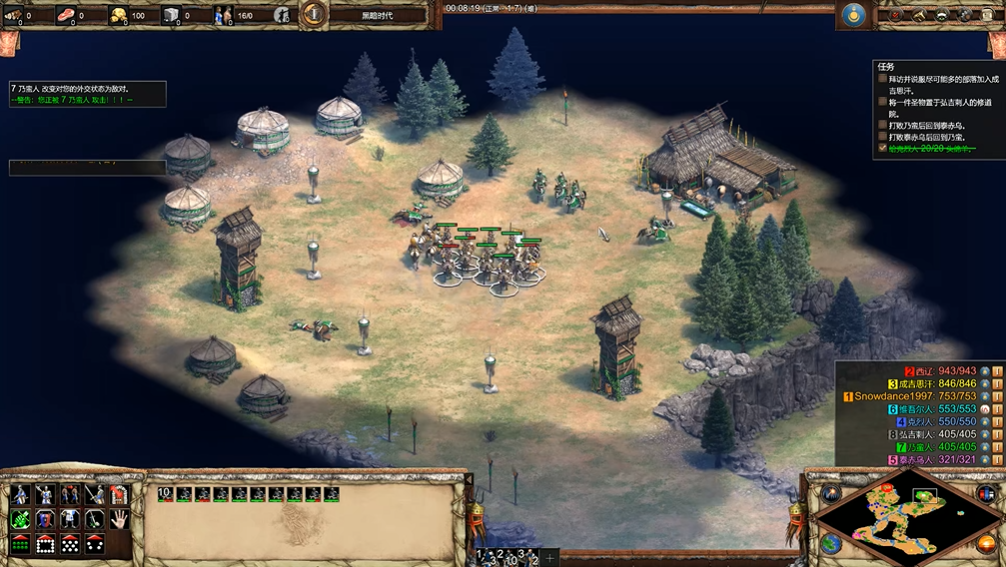Select the first unit portrait in group

coord(166,494)
